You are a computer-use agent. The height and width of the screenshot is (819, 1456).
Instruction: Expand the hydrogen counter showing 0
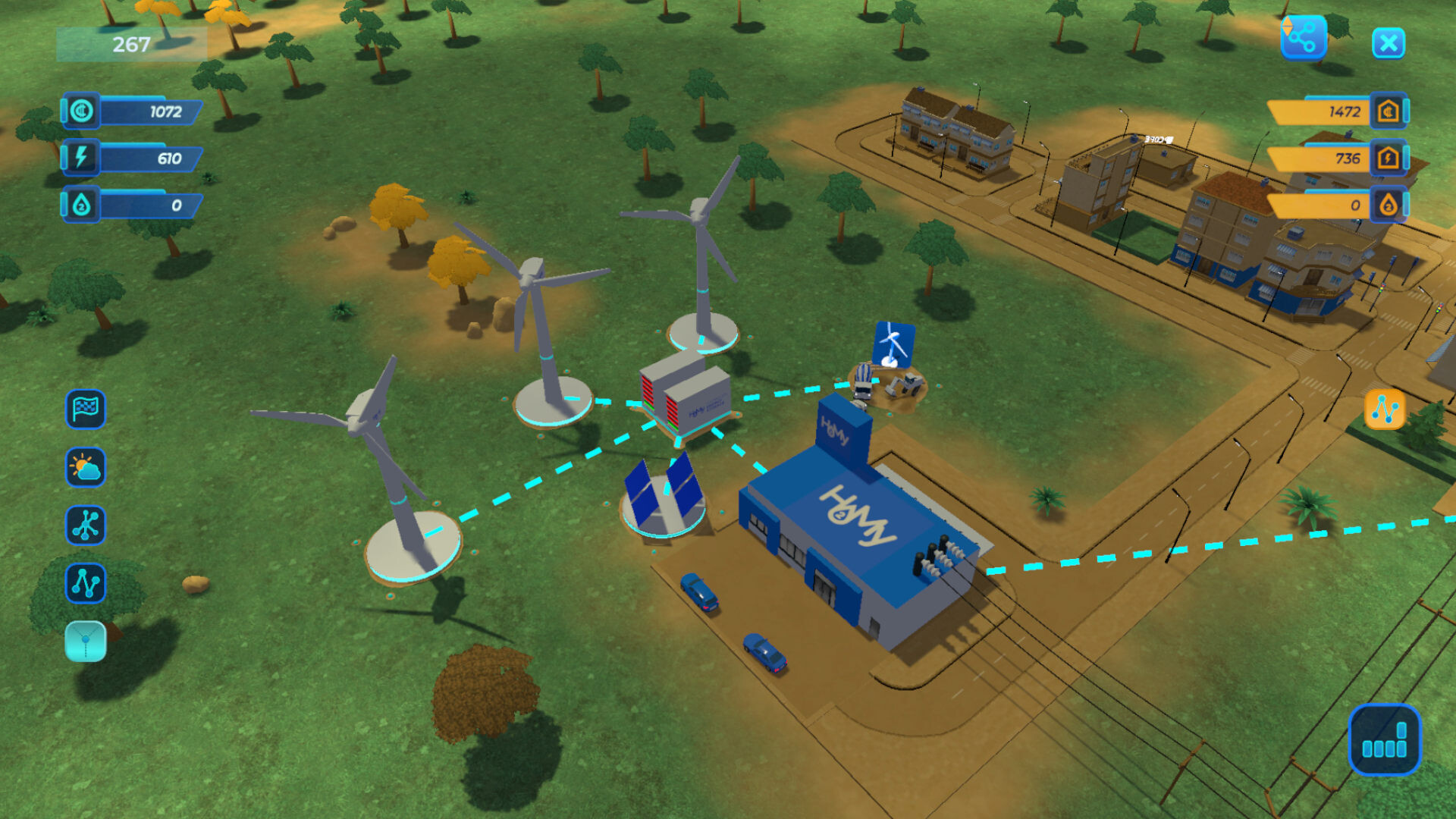[83, 203]
